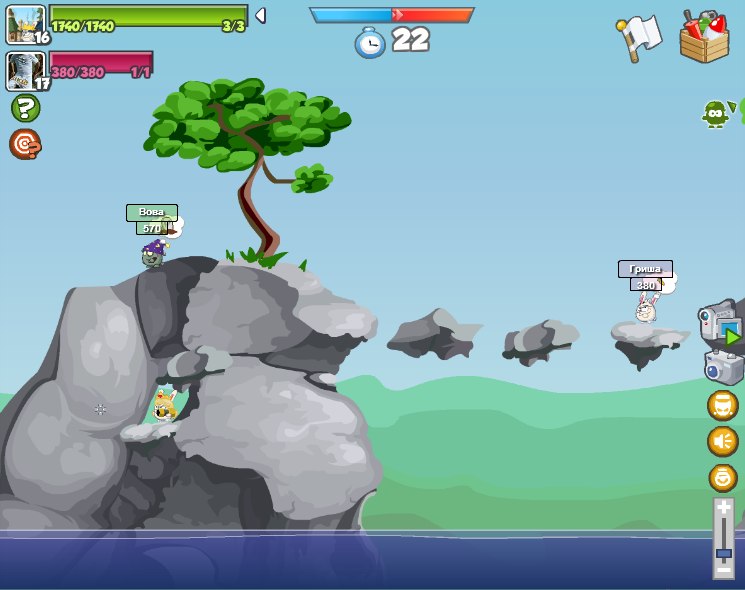This screenshot has width=745, height=590.
Task: Click the orange button below the speaker
Action: pos(723,477)
